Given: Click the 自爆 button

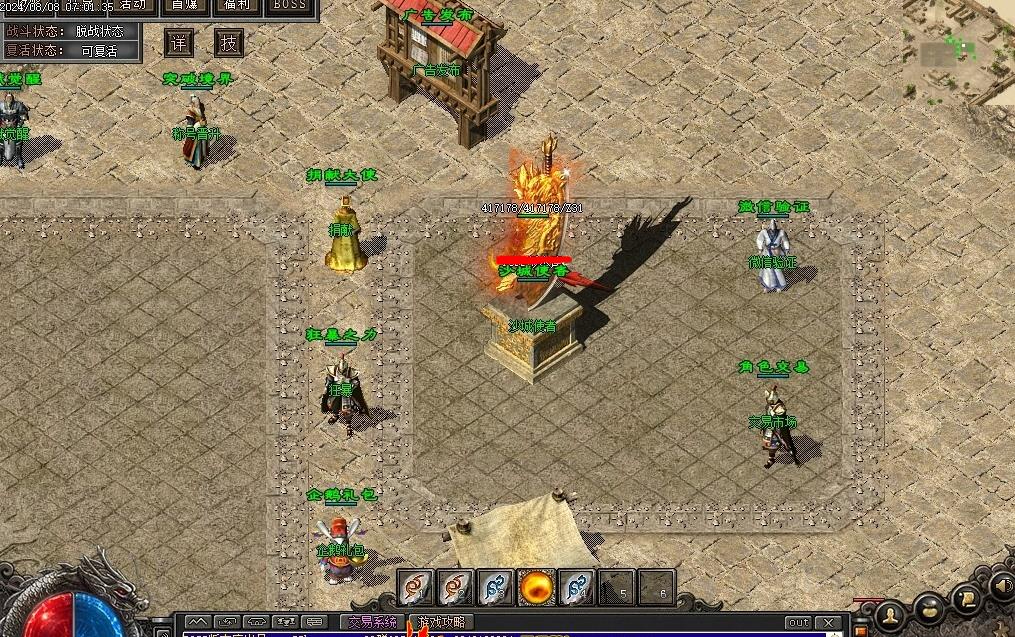Looking at the screenshot, I should [x=184, y=5].
